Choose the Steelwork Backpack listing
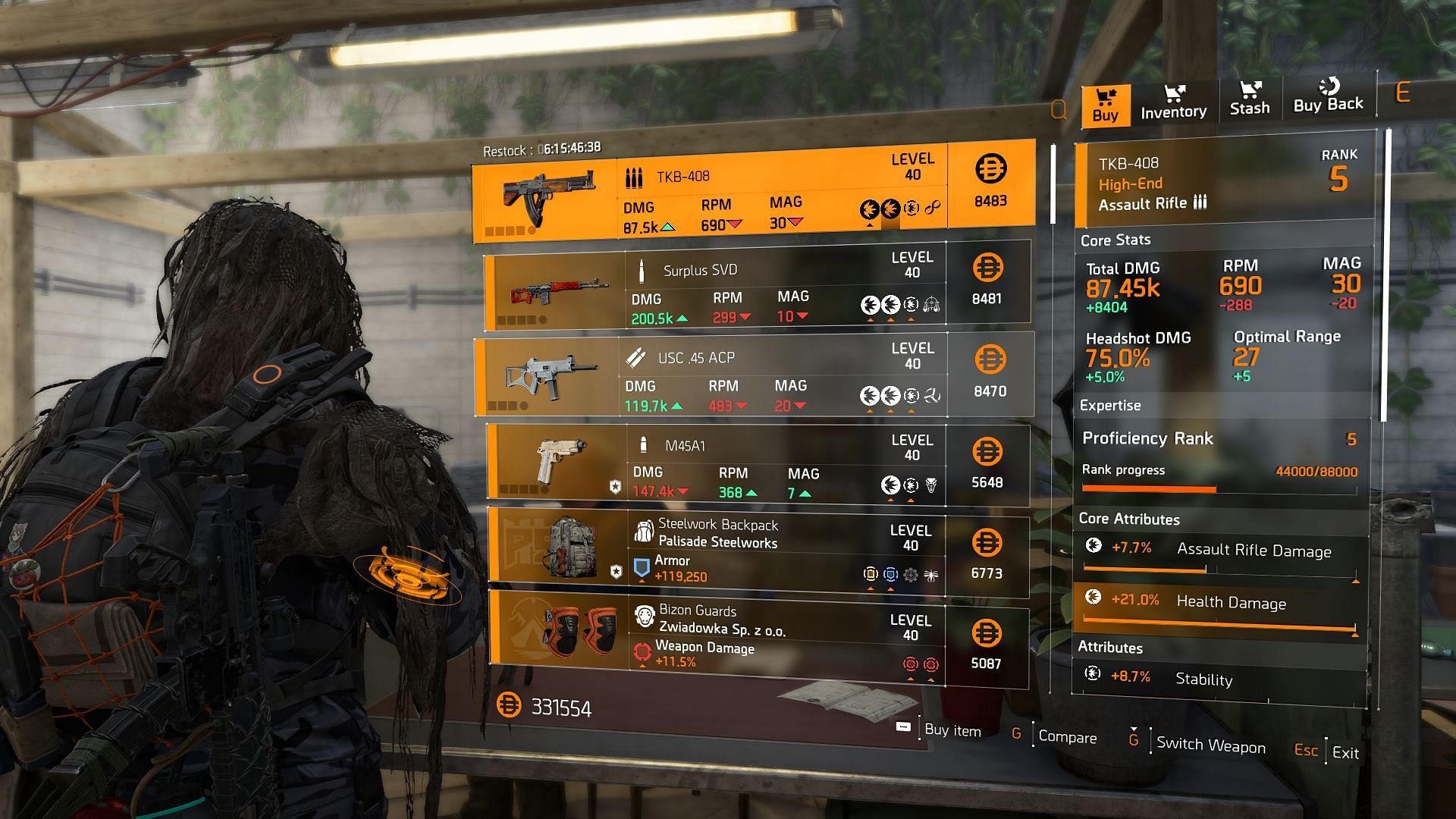The image size is (1456, 819). click(x=757, y=553)
